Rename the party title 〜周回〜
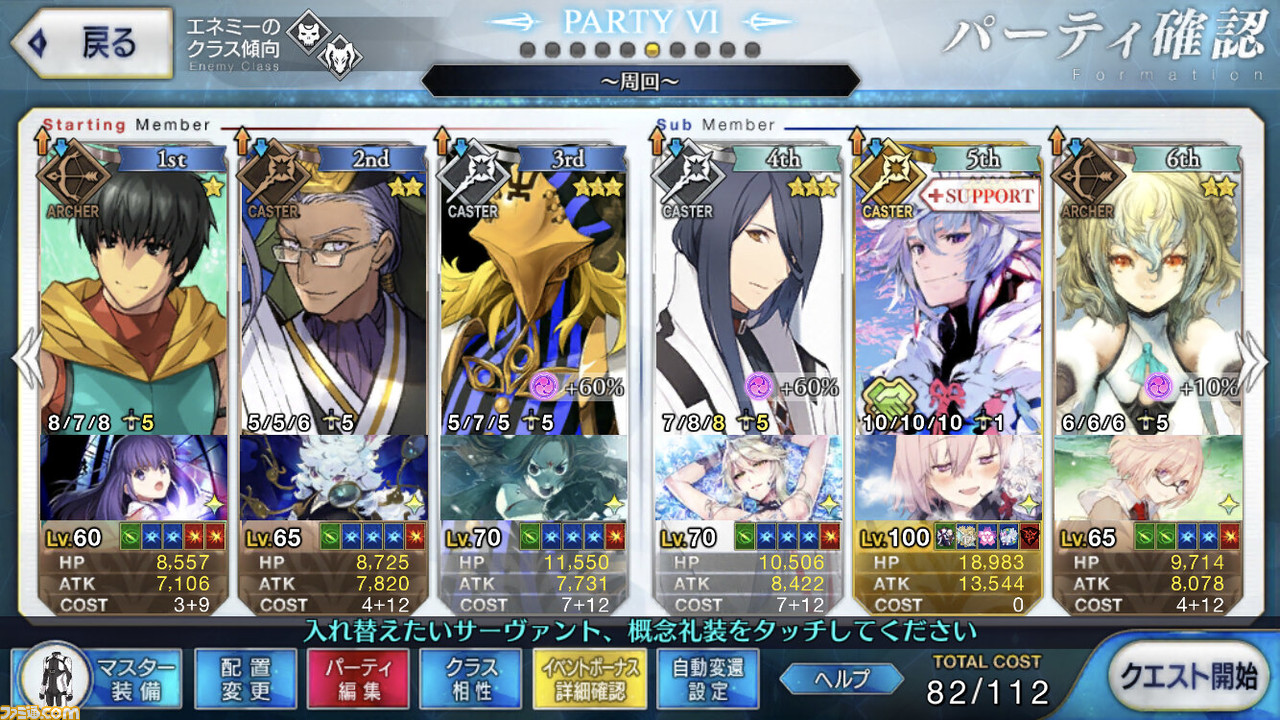 click(x=640, y=81)
